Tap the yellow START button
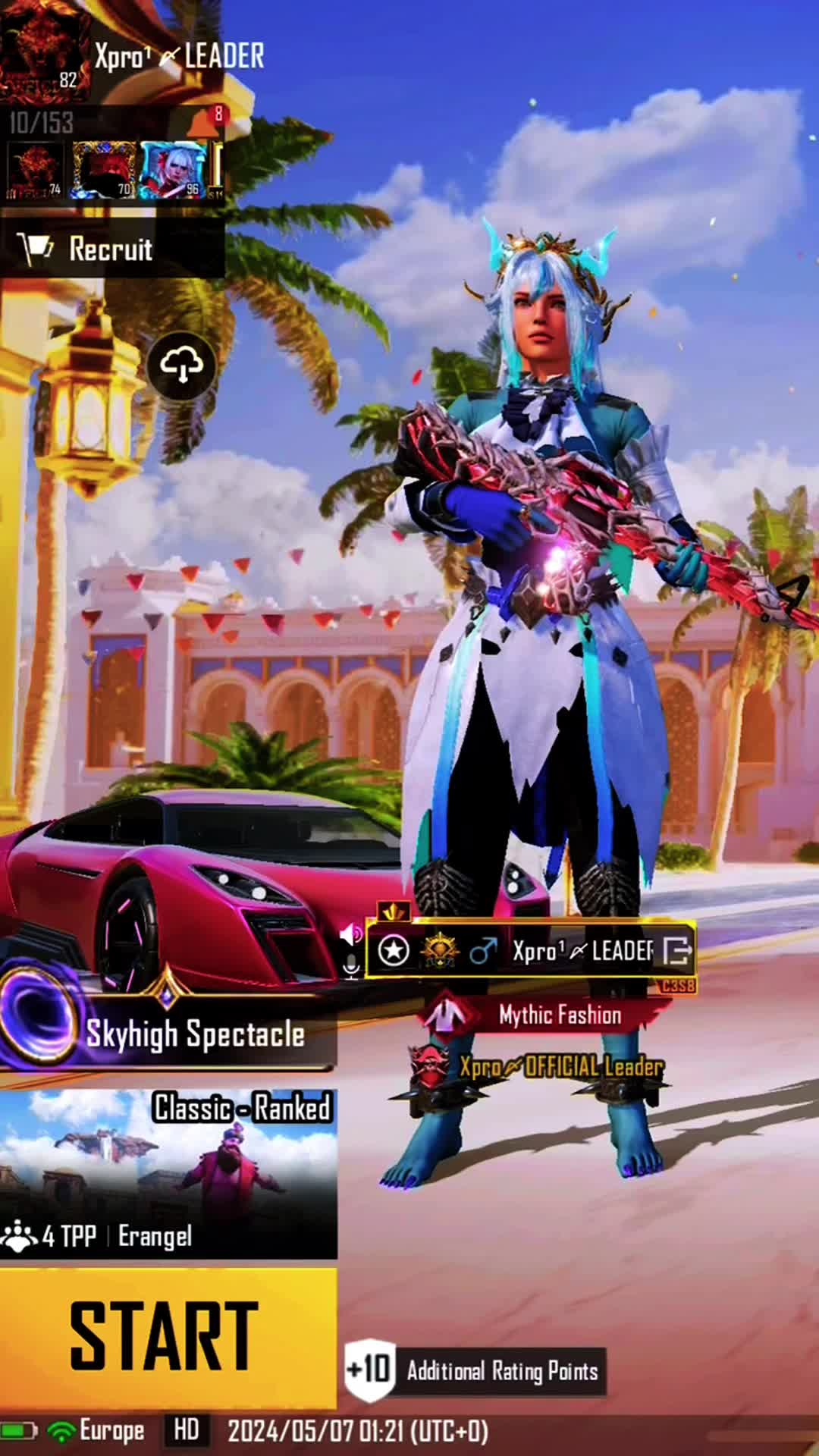 167,1336
